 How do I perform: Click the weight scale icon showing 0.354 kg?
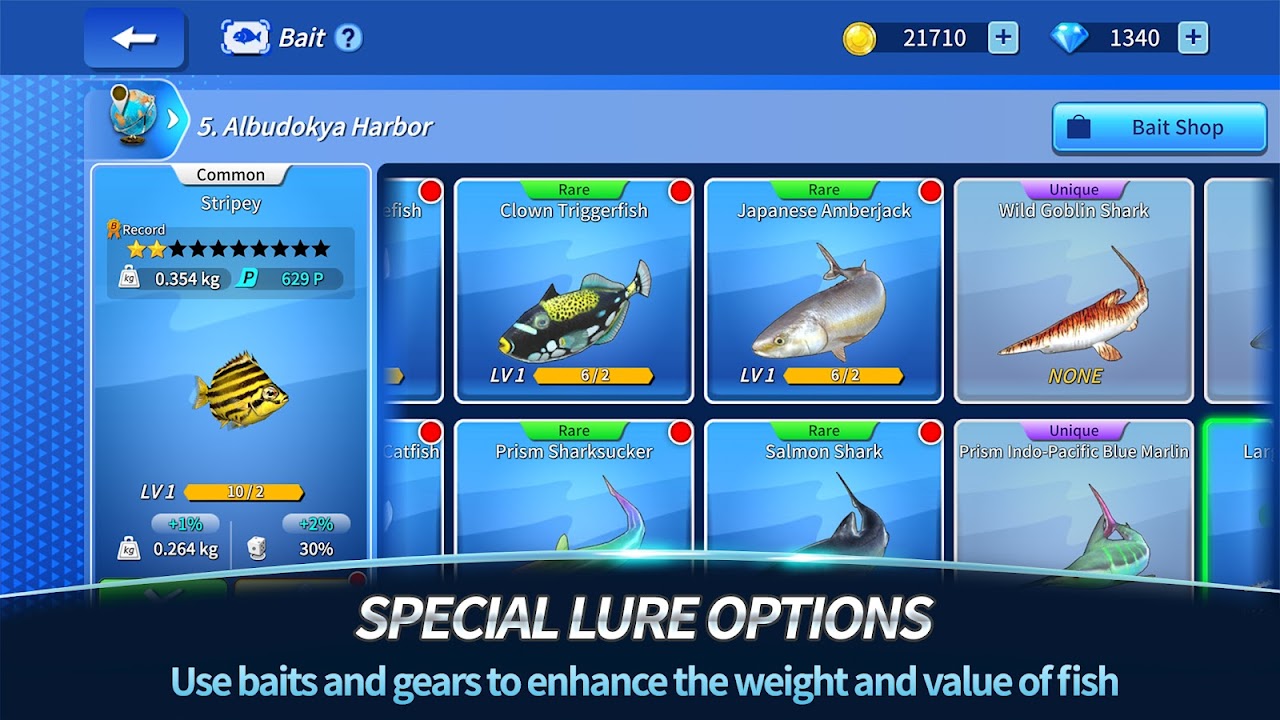[131, 278]
